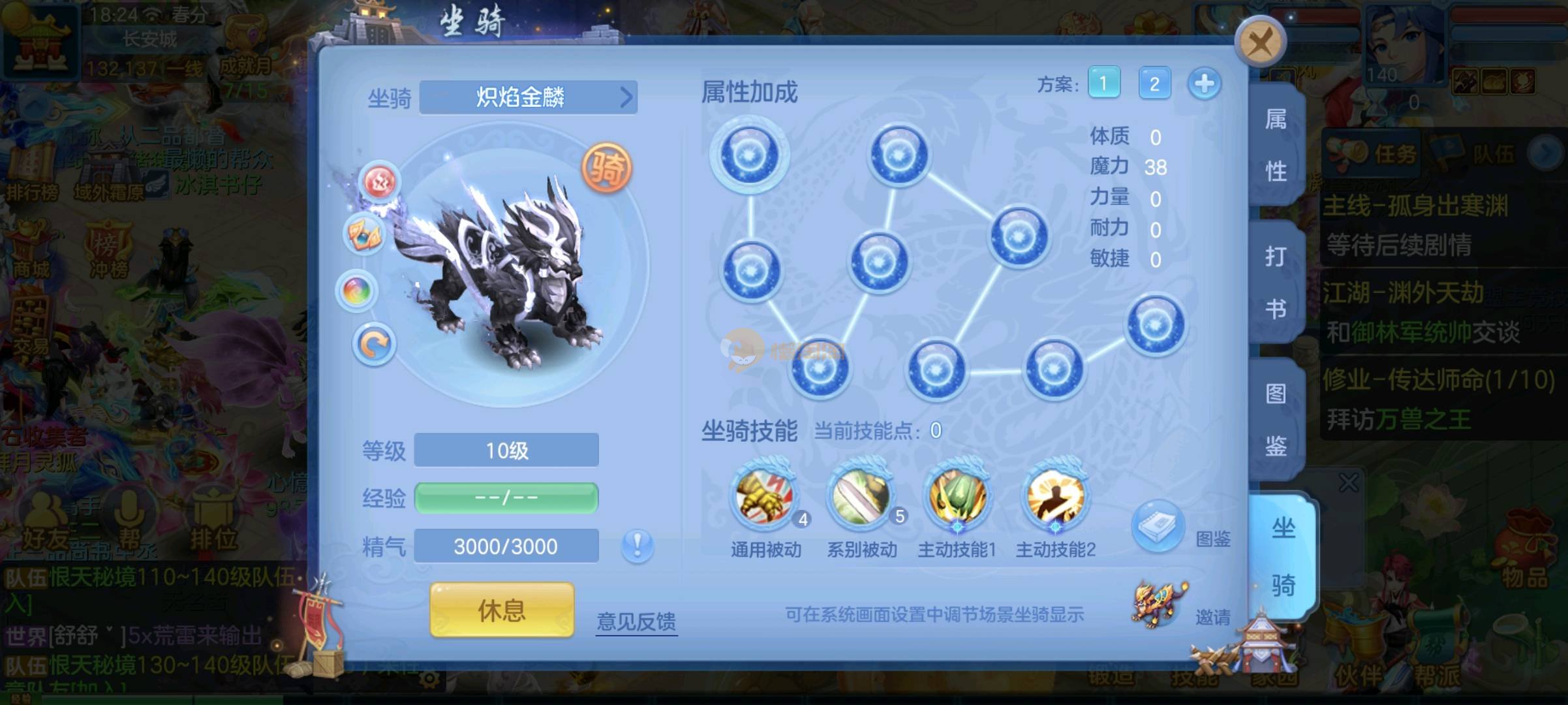
Task: Open the 意见反馈 feedback link
Action: click(636, 621)
